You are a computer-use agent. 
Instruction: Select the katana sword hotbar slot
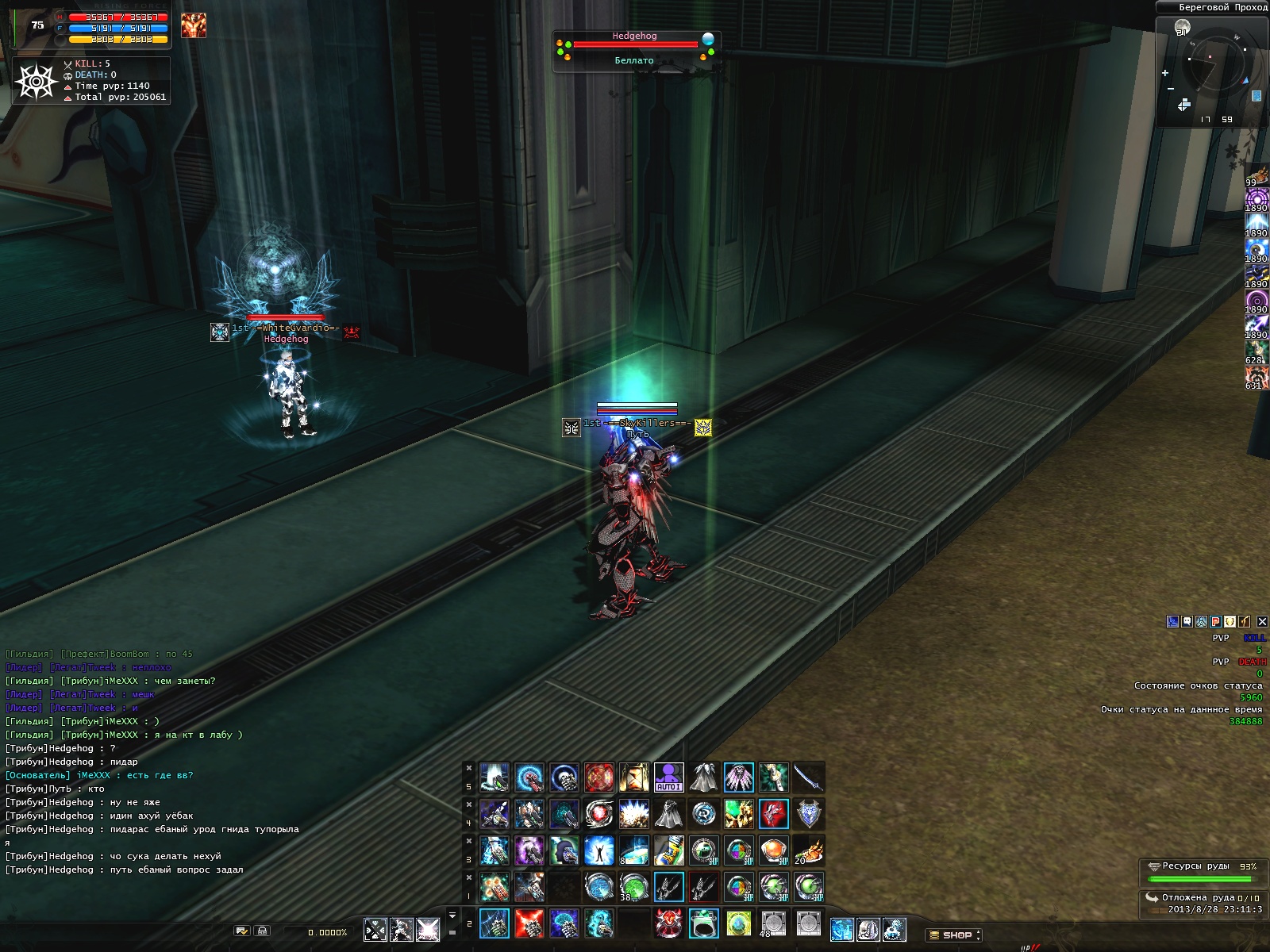pos(808,777)
